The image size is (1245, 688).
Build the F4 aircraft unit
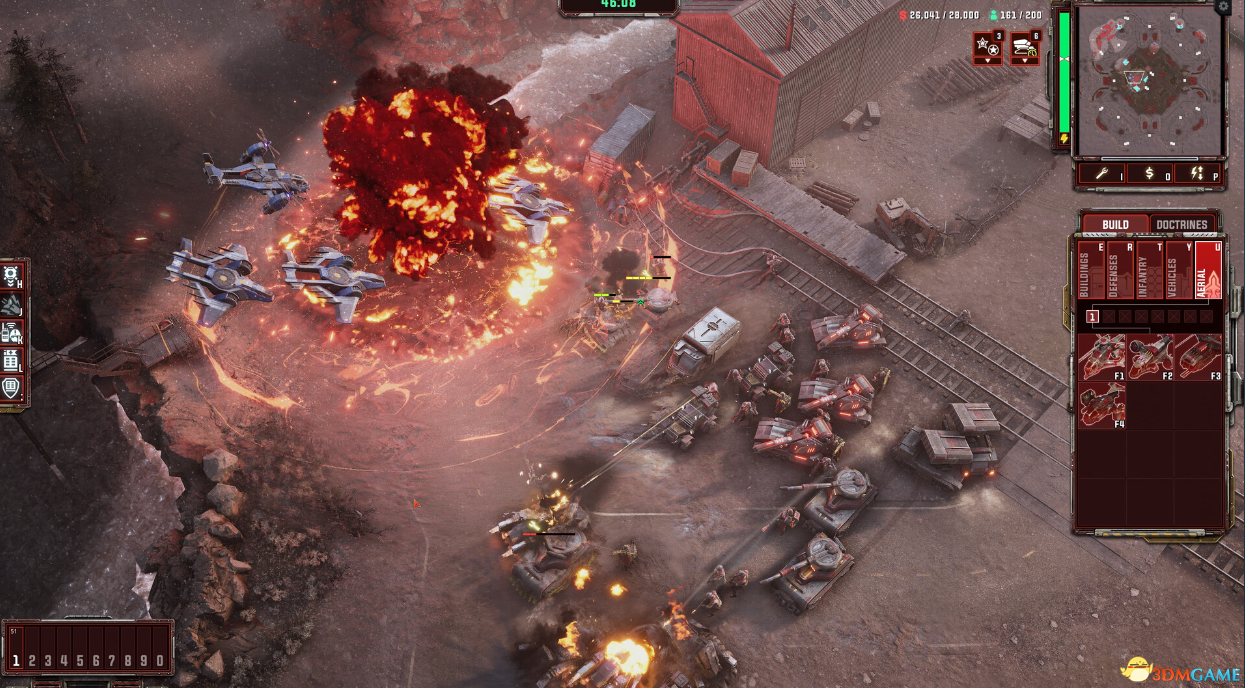click(1102, 404)
